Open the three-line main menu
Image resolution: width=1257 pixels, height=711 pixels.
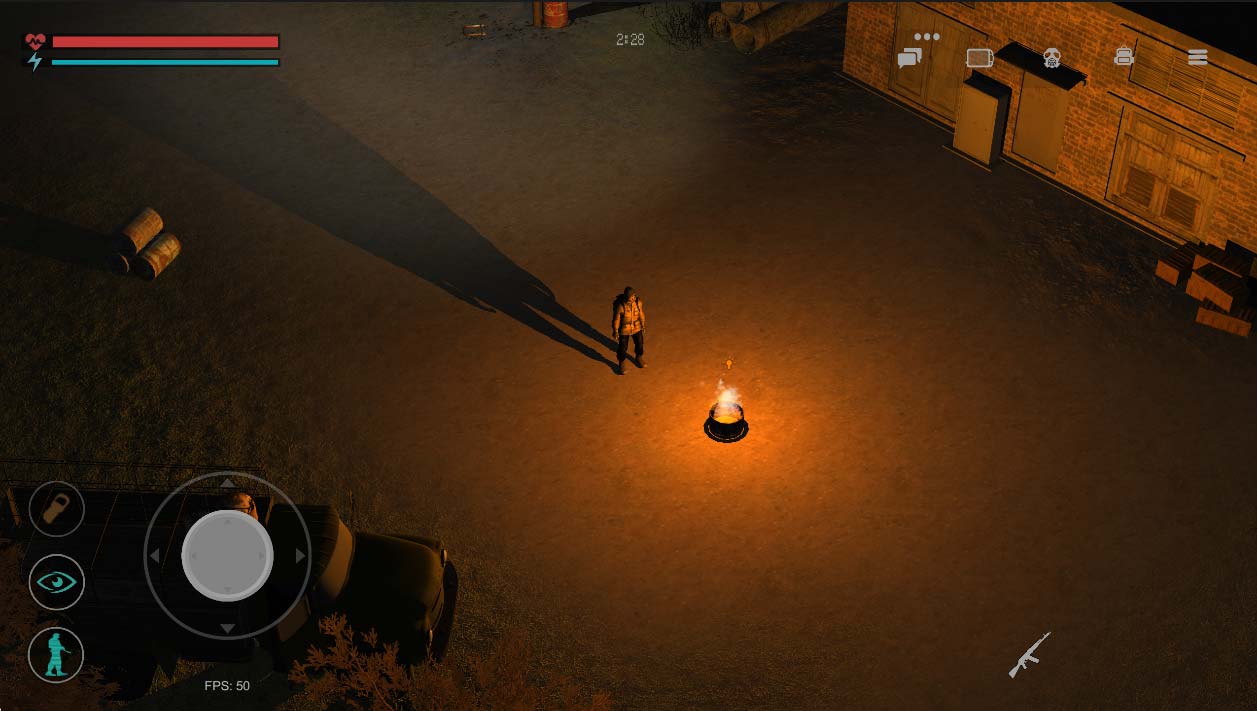[x=1198, y=57]
